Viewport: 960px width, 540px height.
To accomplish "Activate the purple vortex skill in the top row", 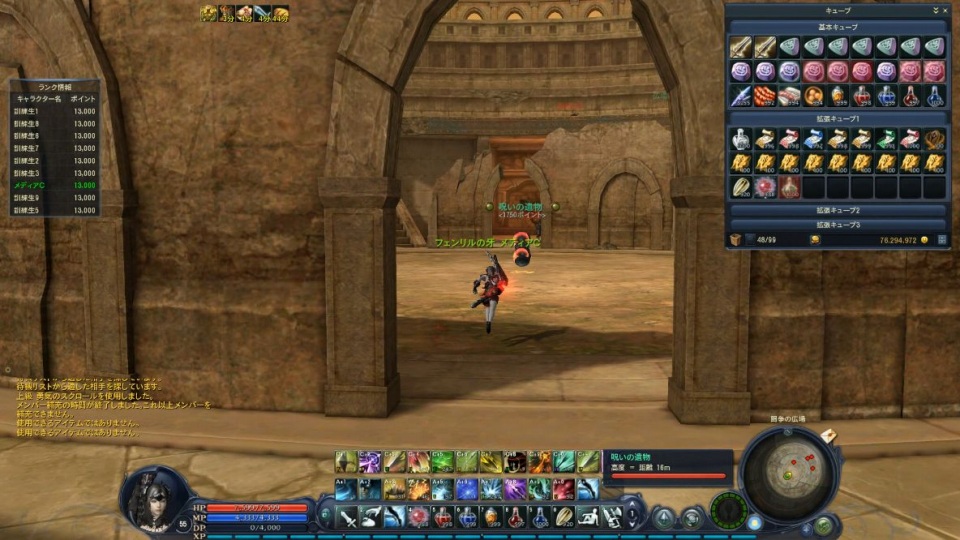I will (370, 461).
